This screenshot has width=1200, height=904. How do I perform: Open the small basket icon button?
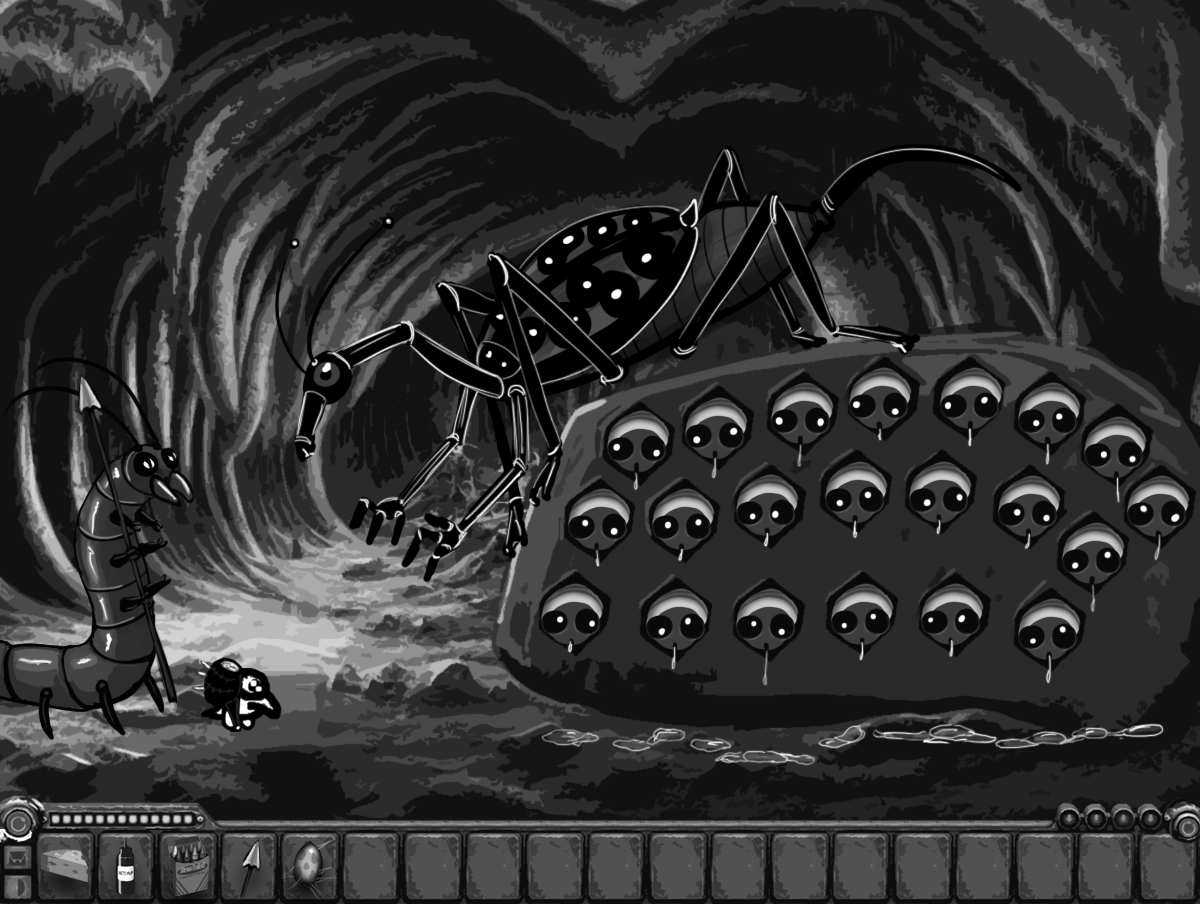pyautogui.click(x=16, y=858)
